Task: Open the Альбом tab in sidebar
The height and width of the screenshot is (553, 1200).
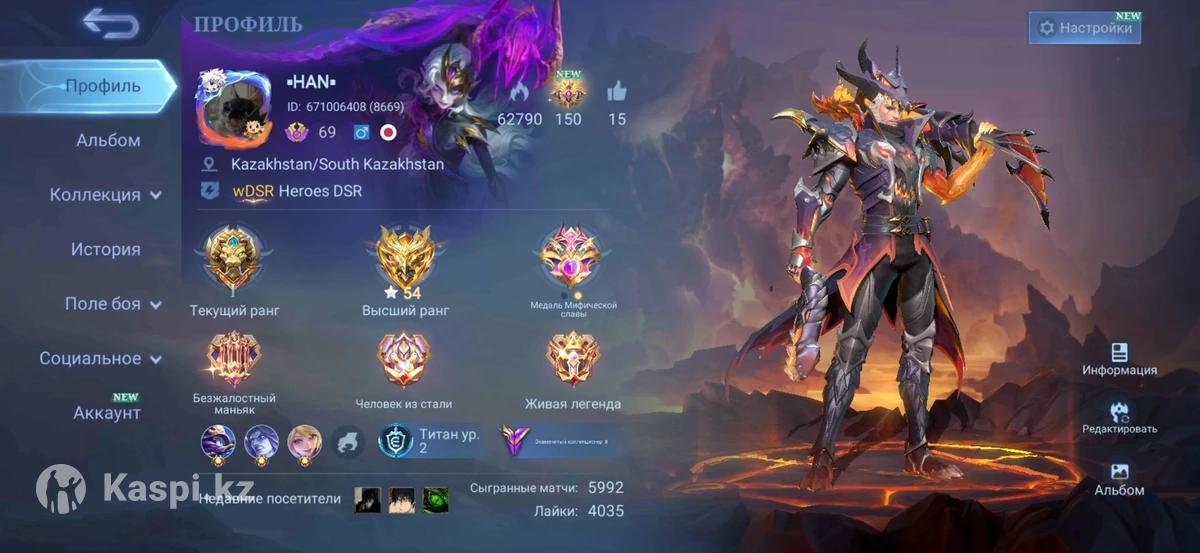Action: tap(108, 141)
